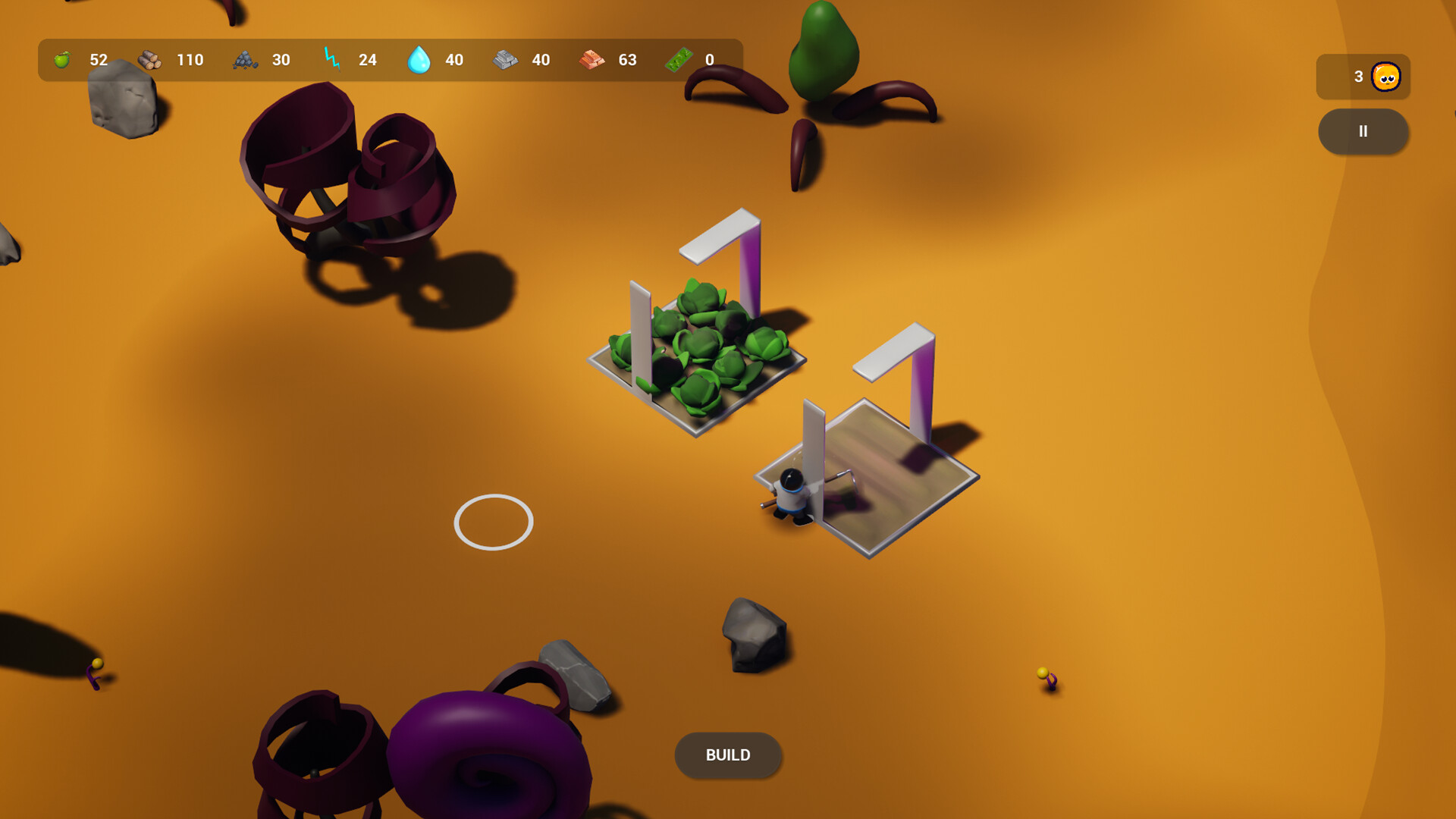Screen dimensions: 1456x819
Task: Click the stone pile resource icon
Action: (x=244, y=60)
